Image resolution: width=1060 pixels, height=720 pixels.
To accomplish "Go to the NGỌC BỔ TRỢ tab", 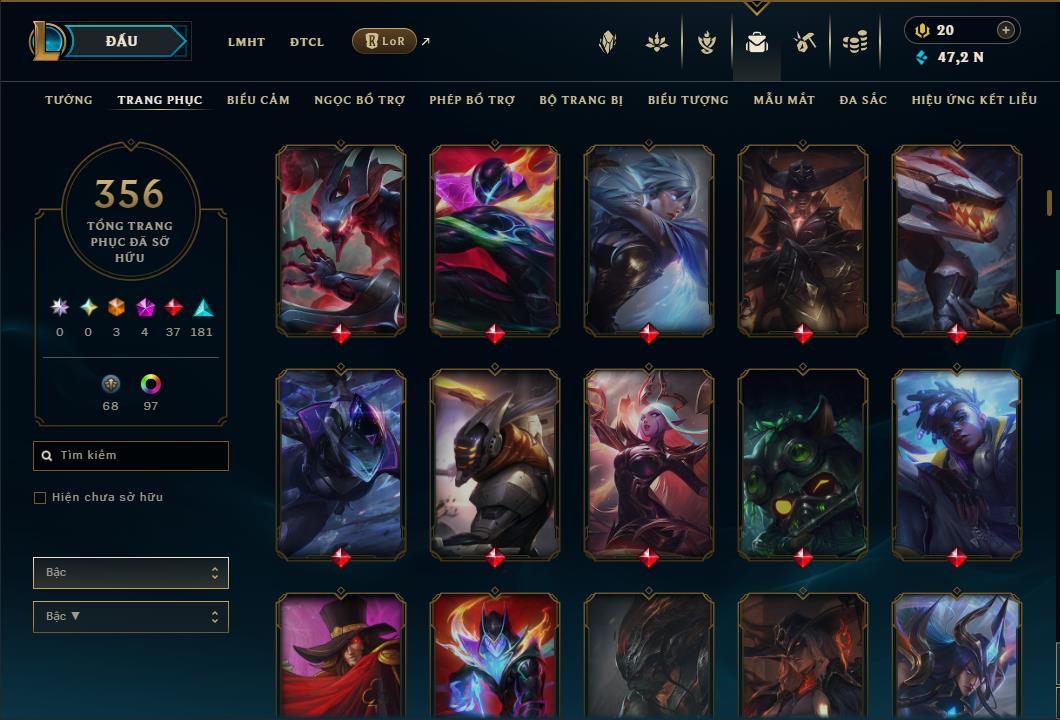I will coord(359,100).
